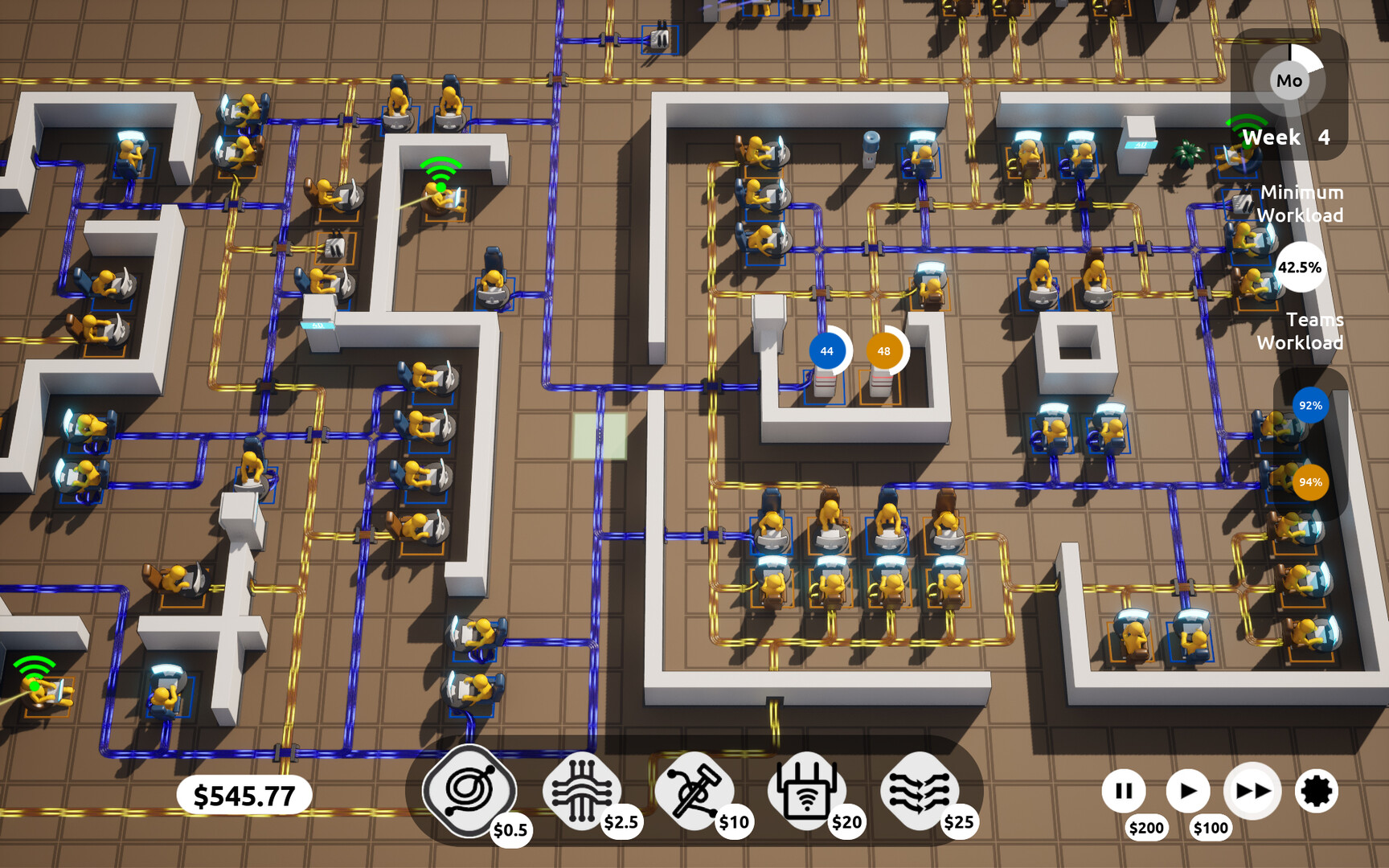Click the green WiFi signal above the top desk
Screen dimensions: 1389x868
click(439, 171)
